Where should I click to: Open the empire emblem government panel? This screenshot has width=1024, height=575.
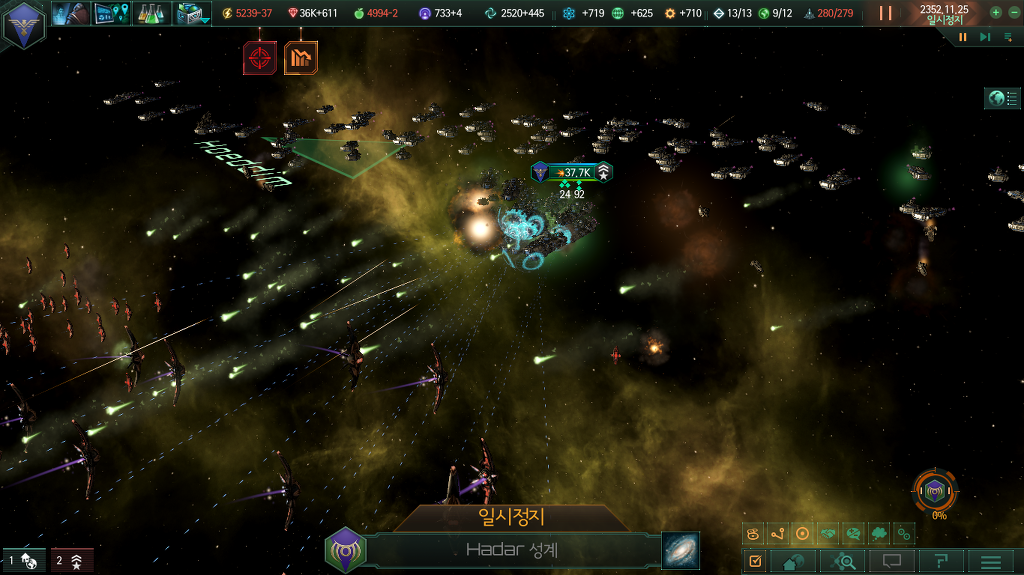(x=22, y=24)
